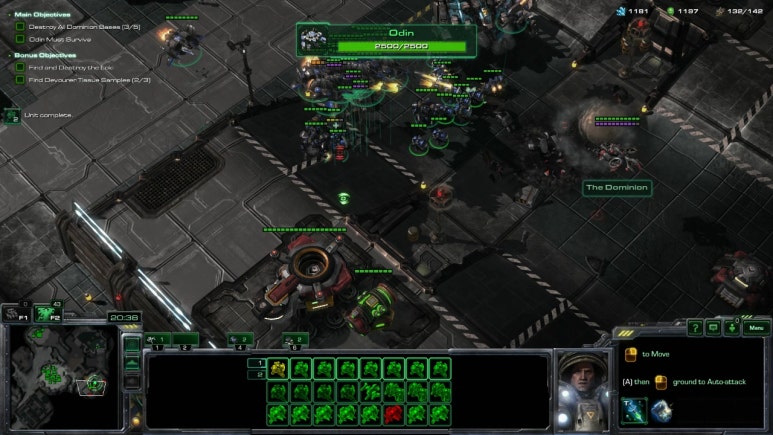Select control group 6 tab
Image resolution: width=773 pixels, height=435 pixels.
point(293,339)
